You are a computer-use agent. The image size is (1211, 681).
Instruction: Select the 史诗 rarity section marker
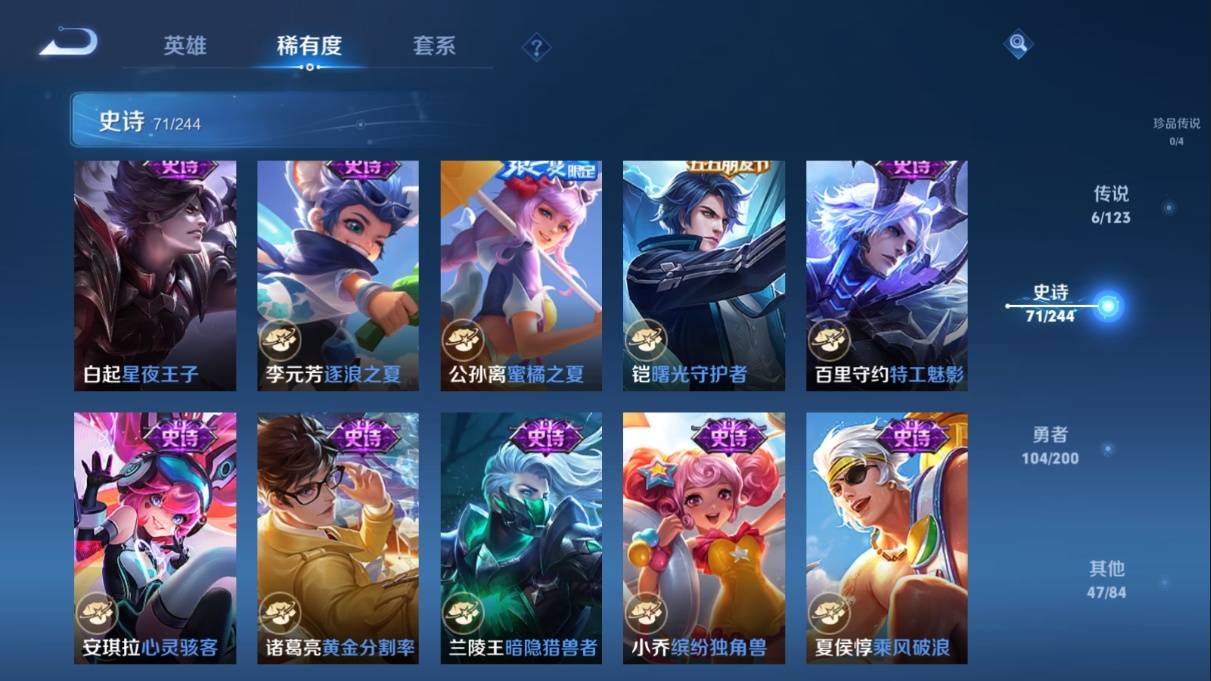[1107, 306]
